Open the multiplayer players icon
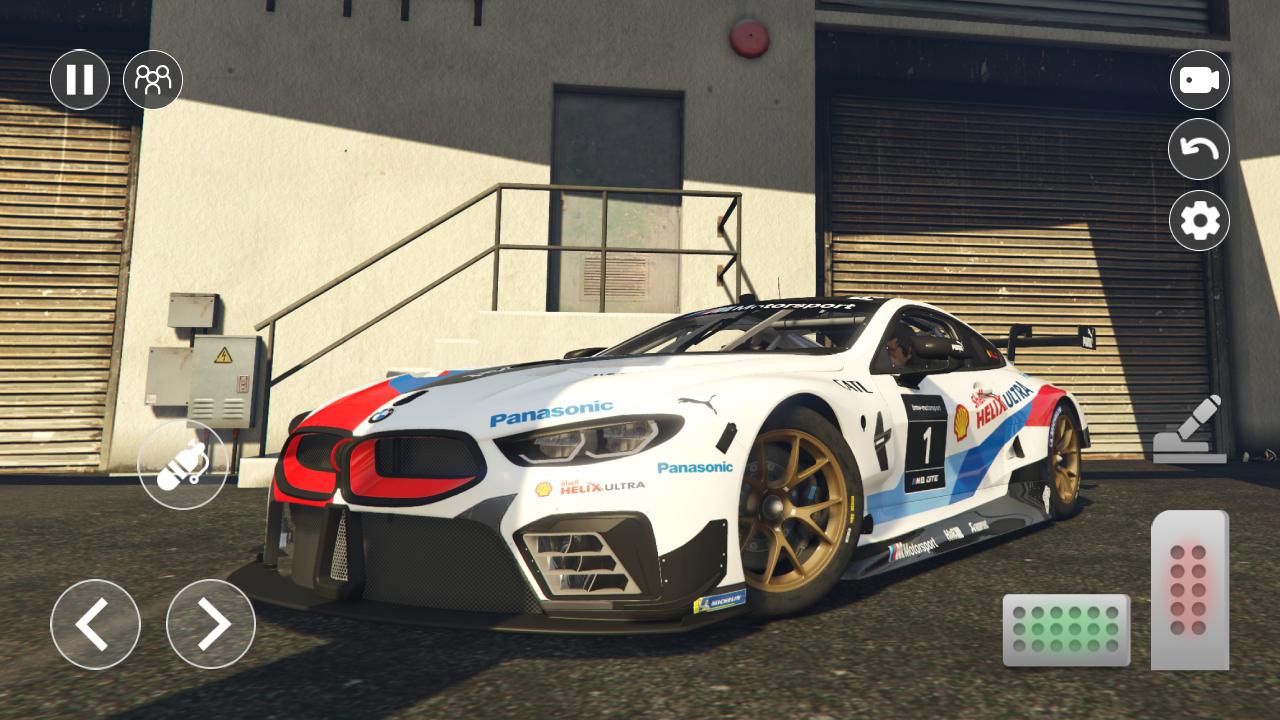 click(152, 80)
